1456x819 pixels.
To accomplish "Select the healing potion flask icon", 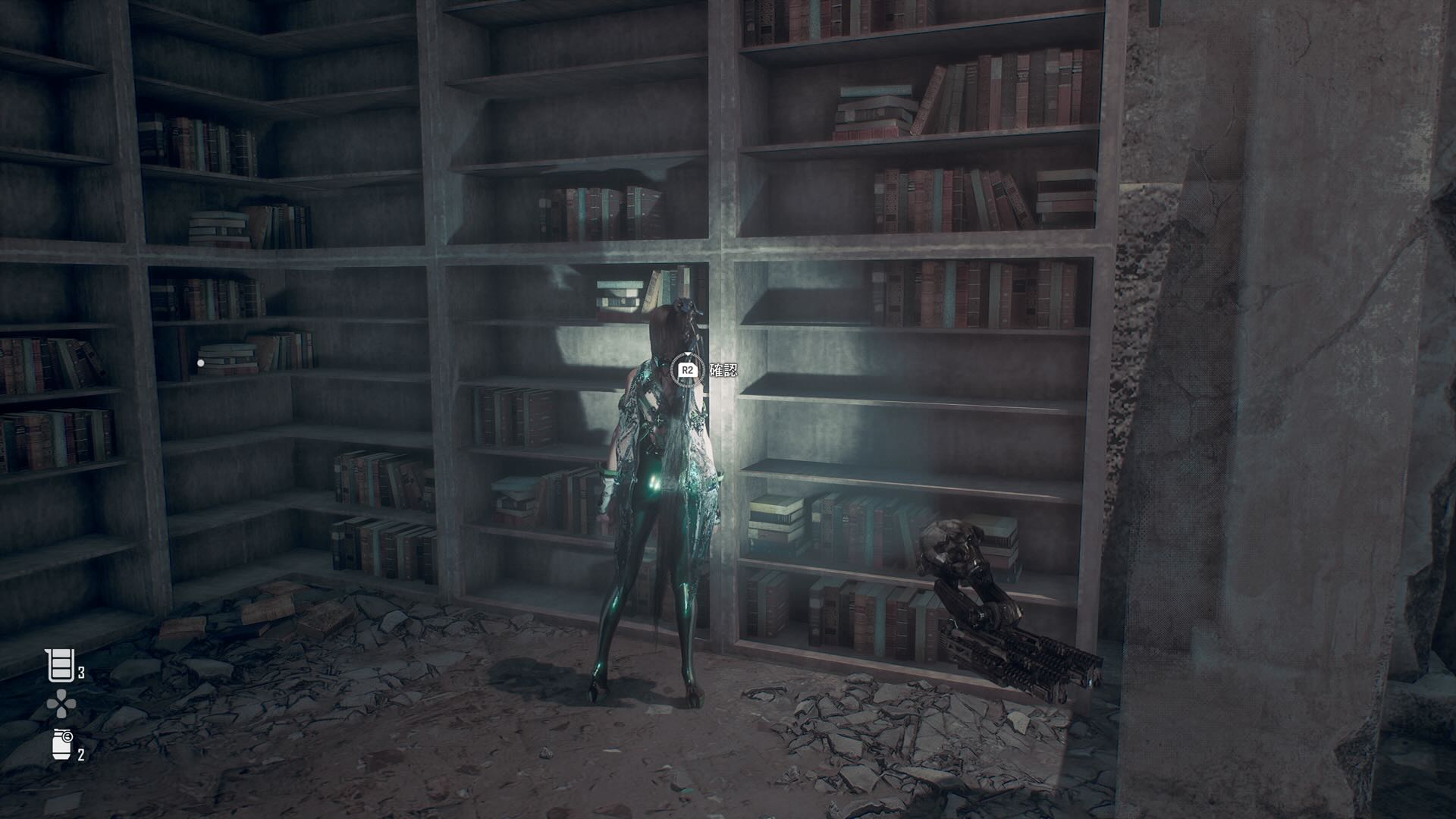I will coord(61,664).
